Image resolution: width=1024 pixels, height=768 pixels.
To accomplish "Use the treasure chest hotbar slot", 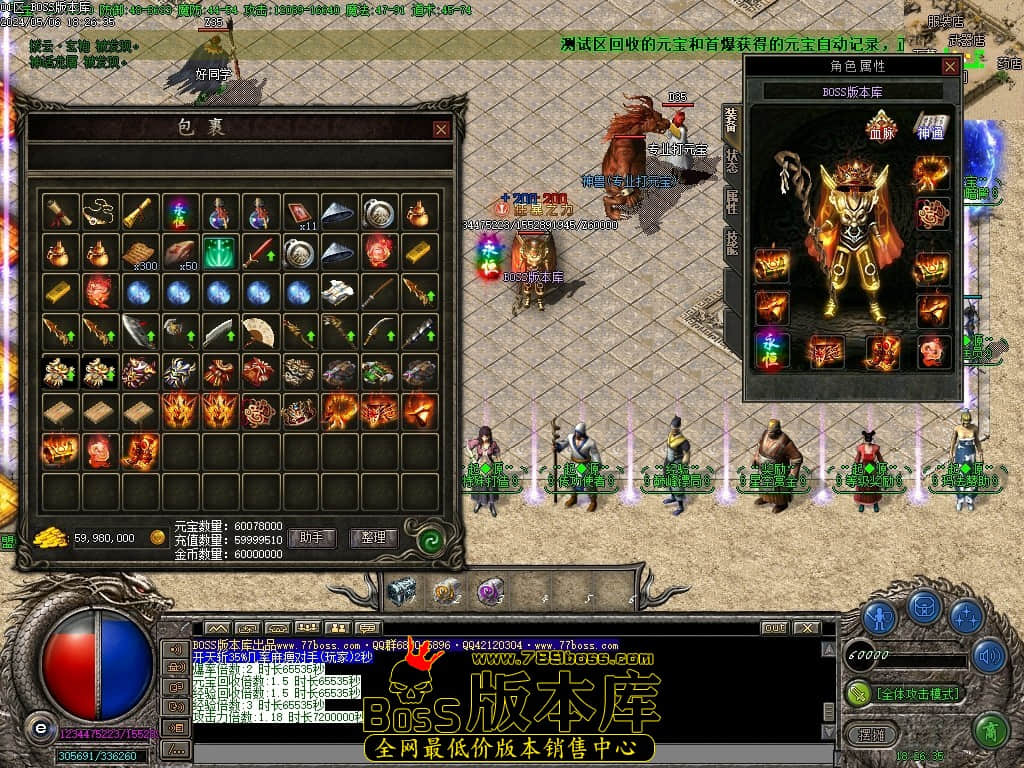I will [x=401, y=591].
